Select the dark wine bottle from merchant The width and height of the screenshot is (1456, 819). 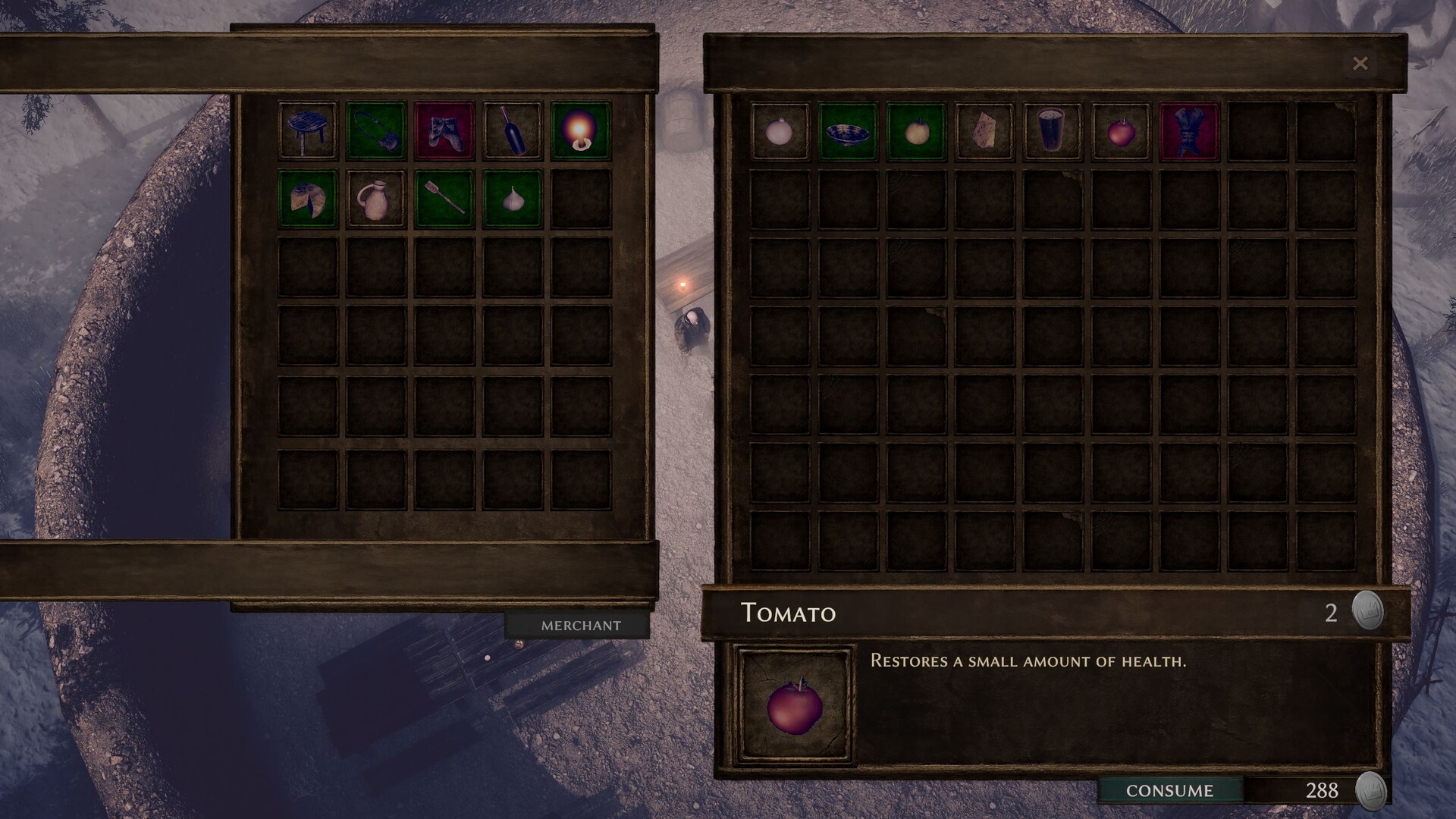513,131
